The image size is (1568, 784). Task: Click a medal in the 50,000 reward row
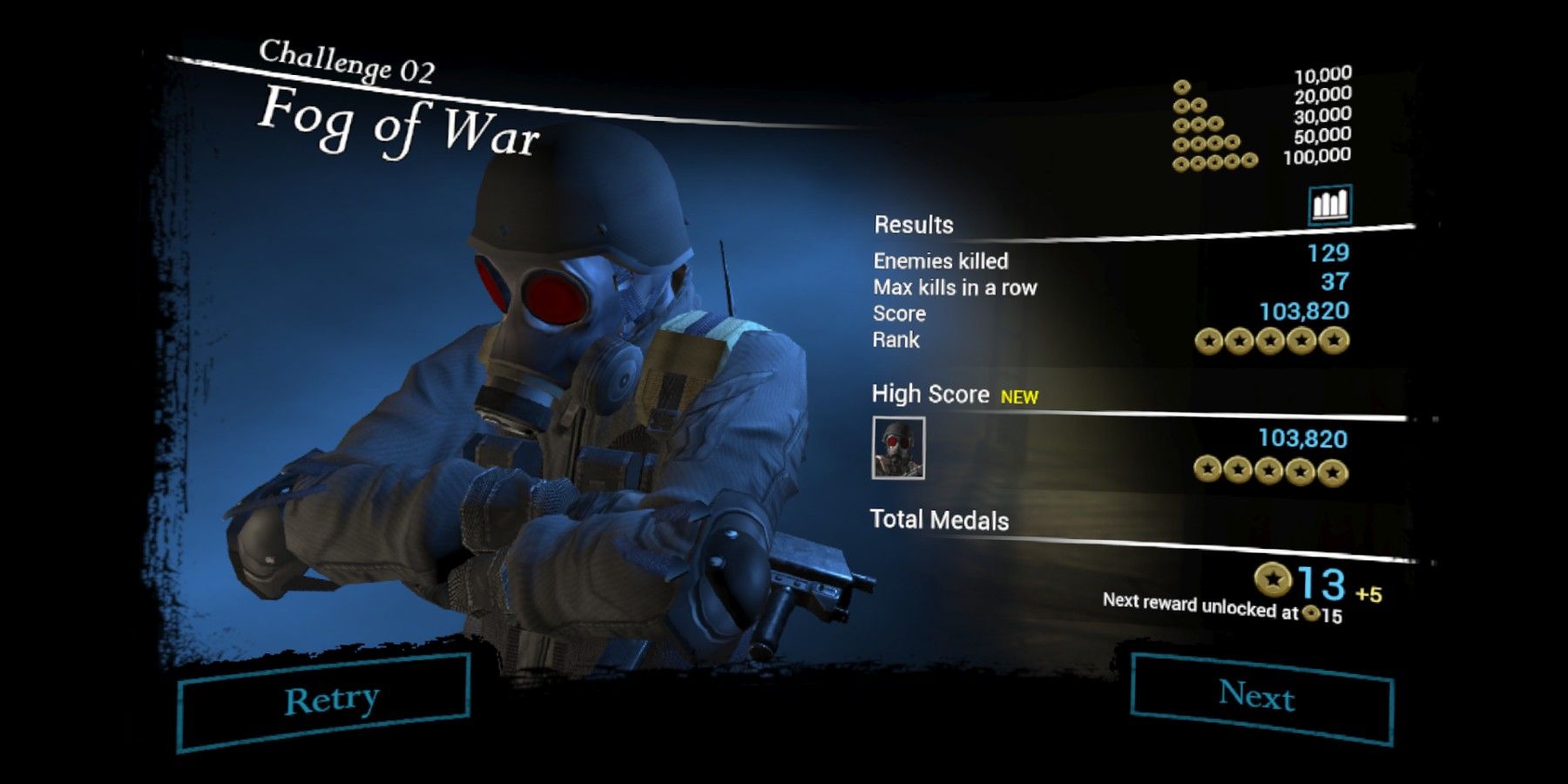[1206, 143]
